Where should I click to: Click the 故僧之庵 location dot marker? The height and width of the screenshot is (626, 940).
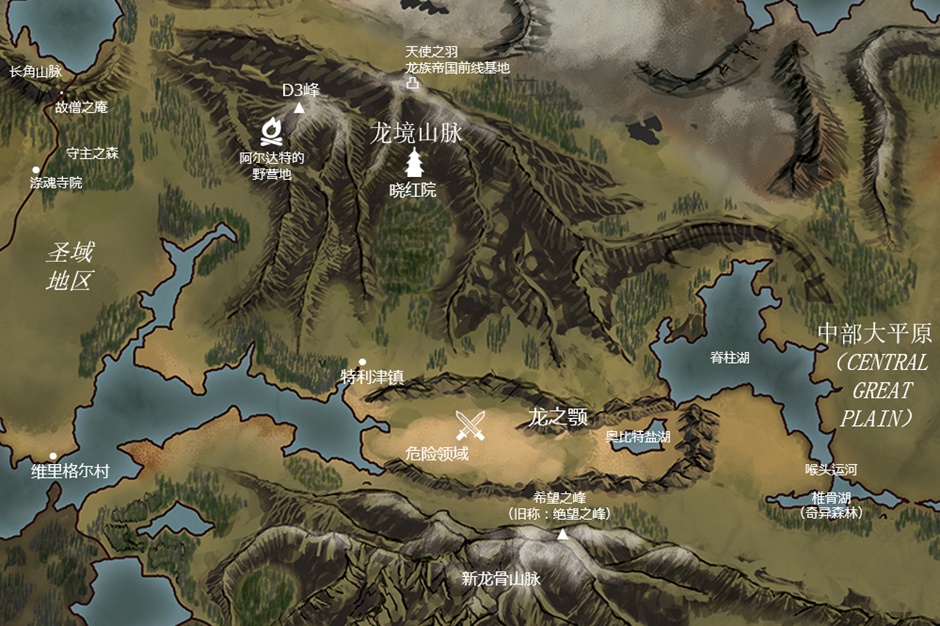[61, 92]
